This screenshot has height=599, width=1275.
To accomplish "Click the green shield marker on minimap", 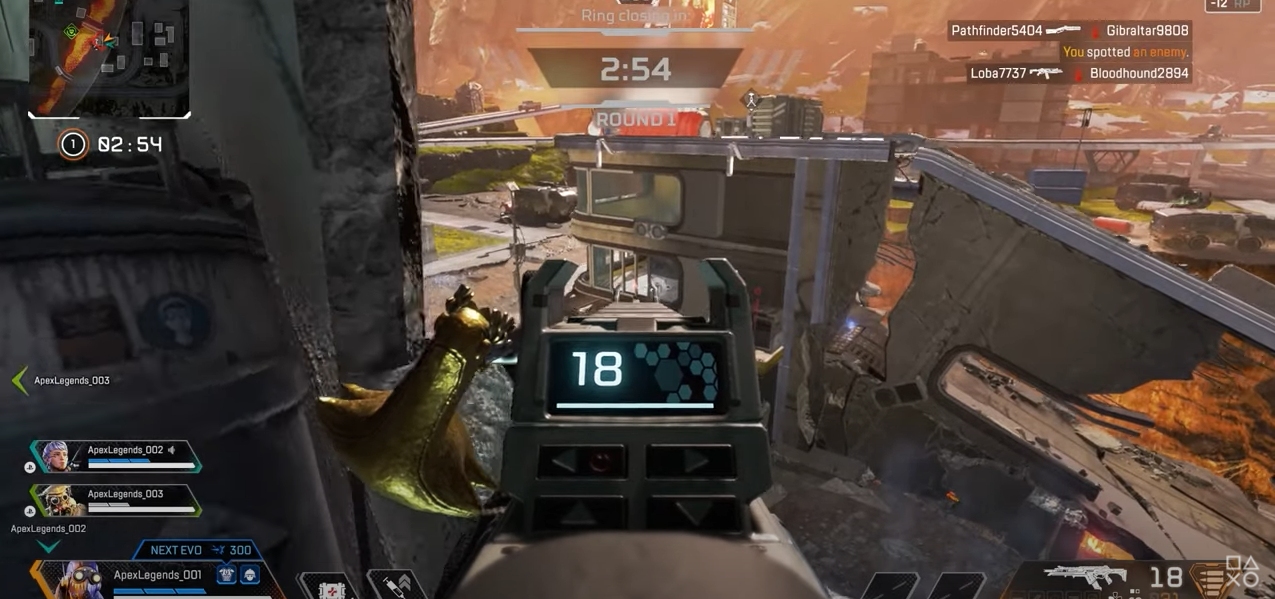I will point(71,32).
